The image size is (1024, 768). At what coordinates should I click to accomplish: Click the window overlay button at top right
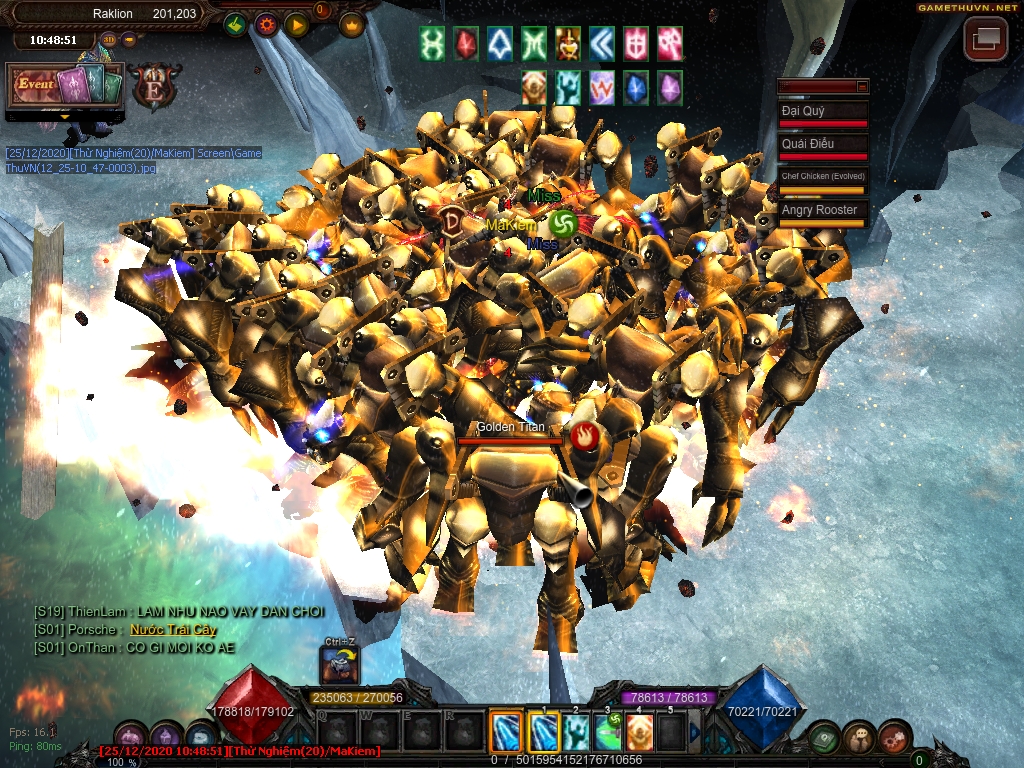click(985, 39)
